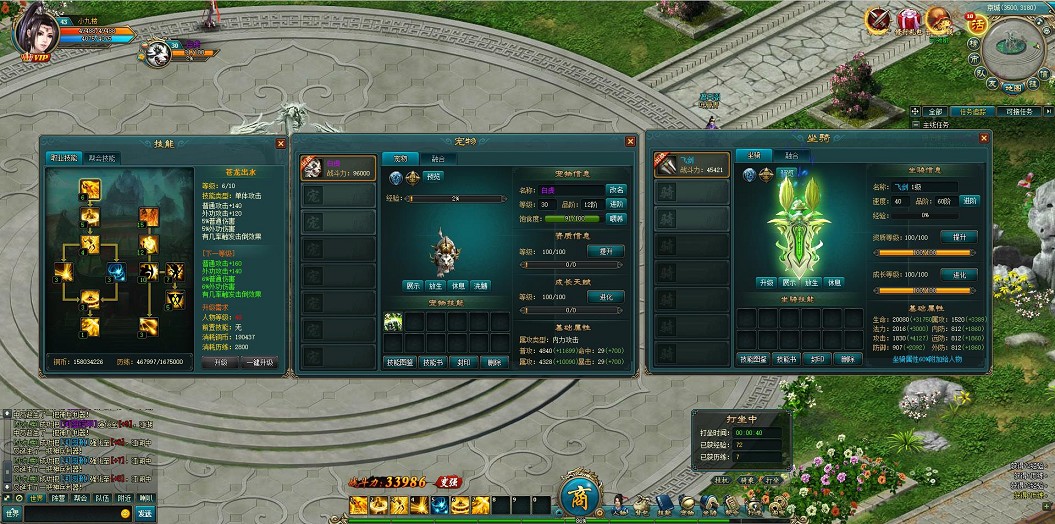Close the 宠物 pet window
The width and height of the screenshot is (1055, 524).
pyautogui.click(x=630, y=142)
